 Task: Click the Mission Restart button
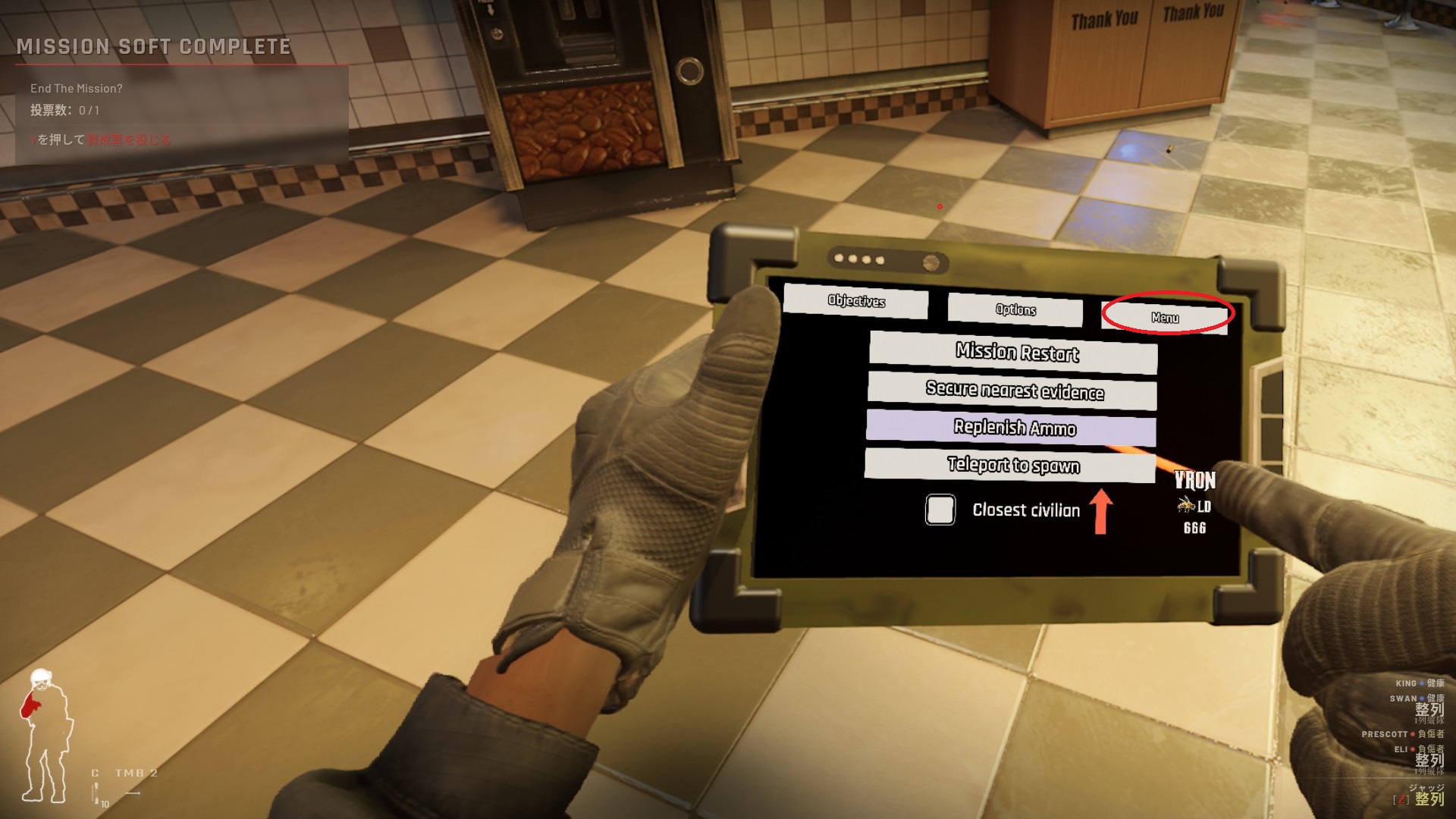click(1014, 353)
